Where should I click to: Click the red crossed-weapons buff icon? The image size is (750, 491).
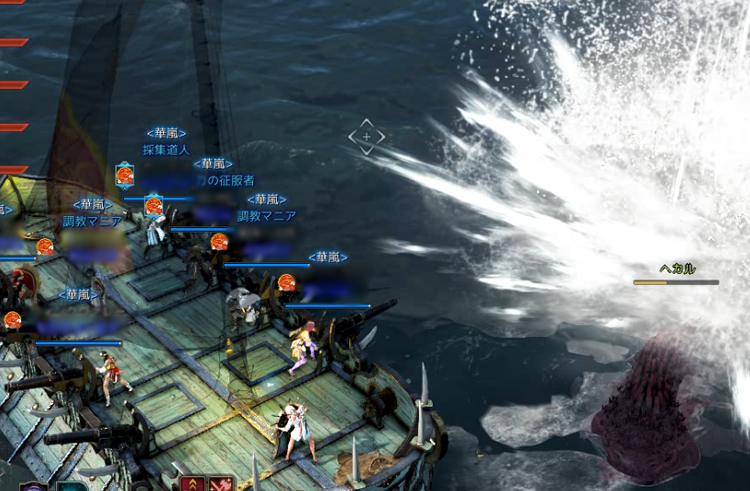point(222,484)
